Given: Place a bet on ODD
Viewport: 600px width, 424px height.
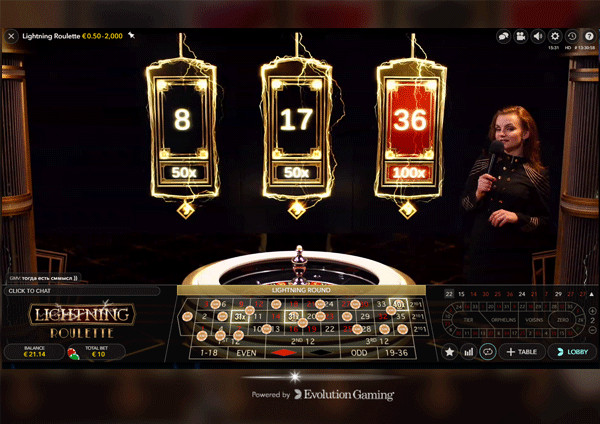Looking at the screenshot, I should coord(357,352).
